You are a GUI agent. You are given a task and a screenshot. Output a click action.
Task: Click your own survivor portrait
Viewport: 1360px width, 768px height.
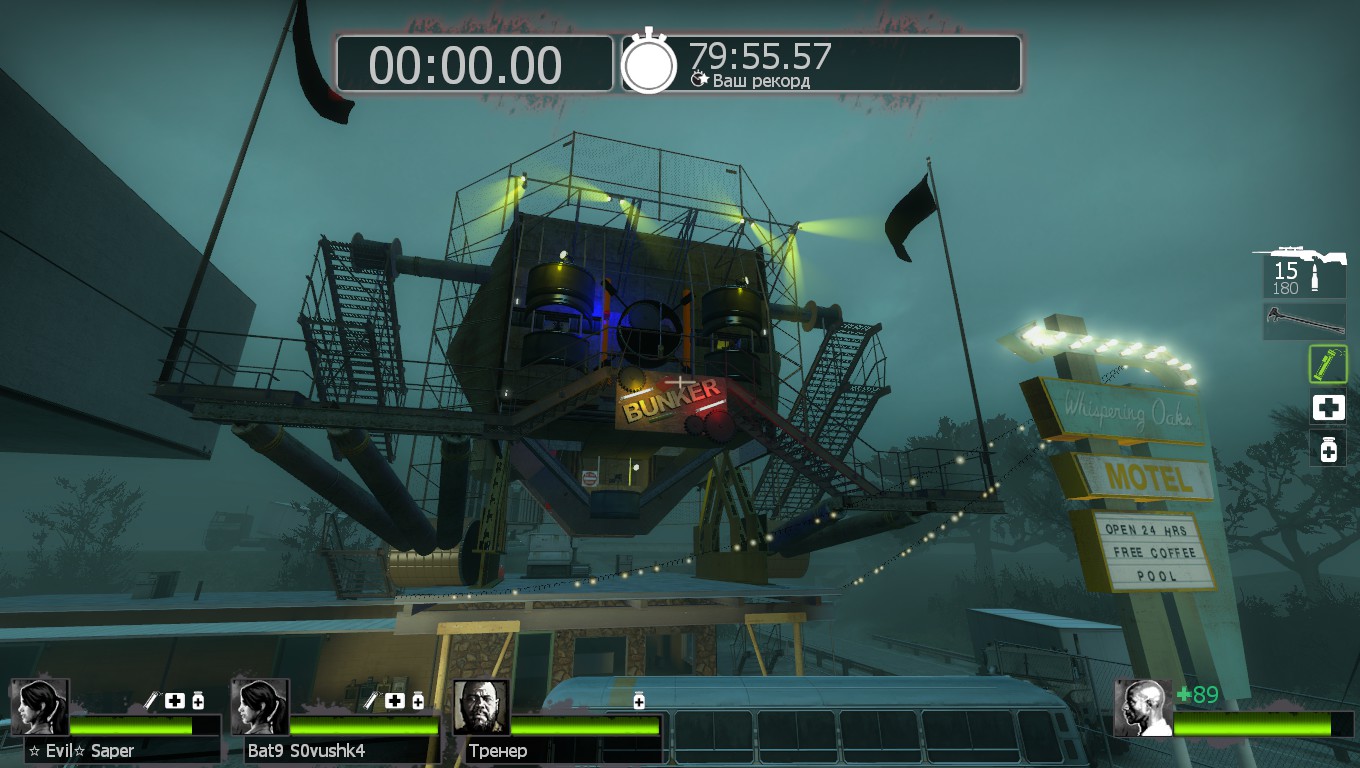point(1143,708)
